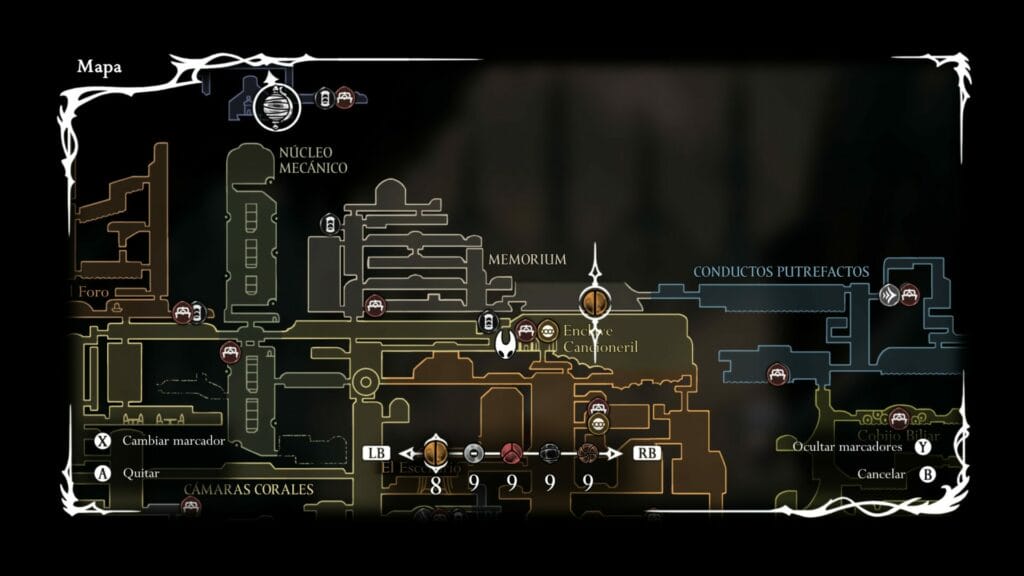Select the circled globe icon above Núcleo Mecánico
The height and width of the screenshot is (576, 1024).
[x=277, y=105]
